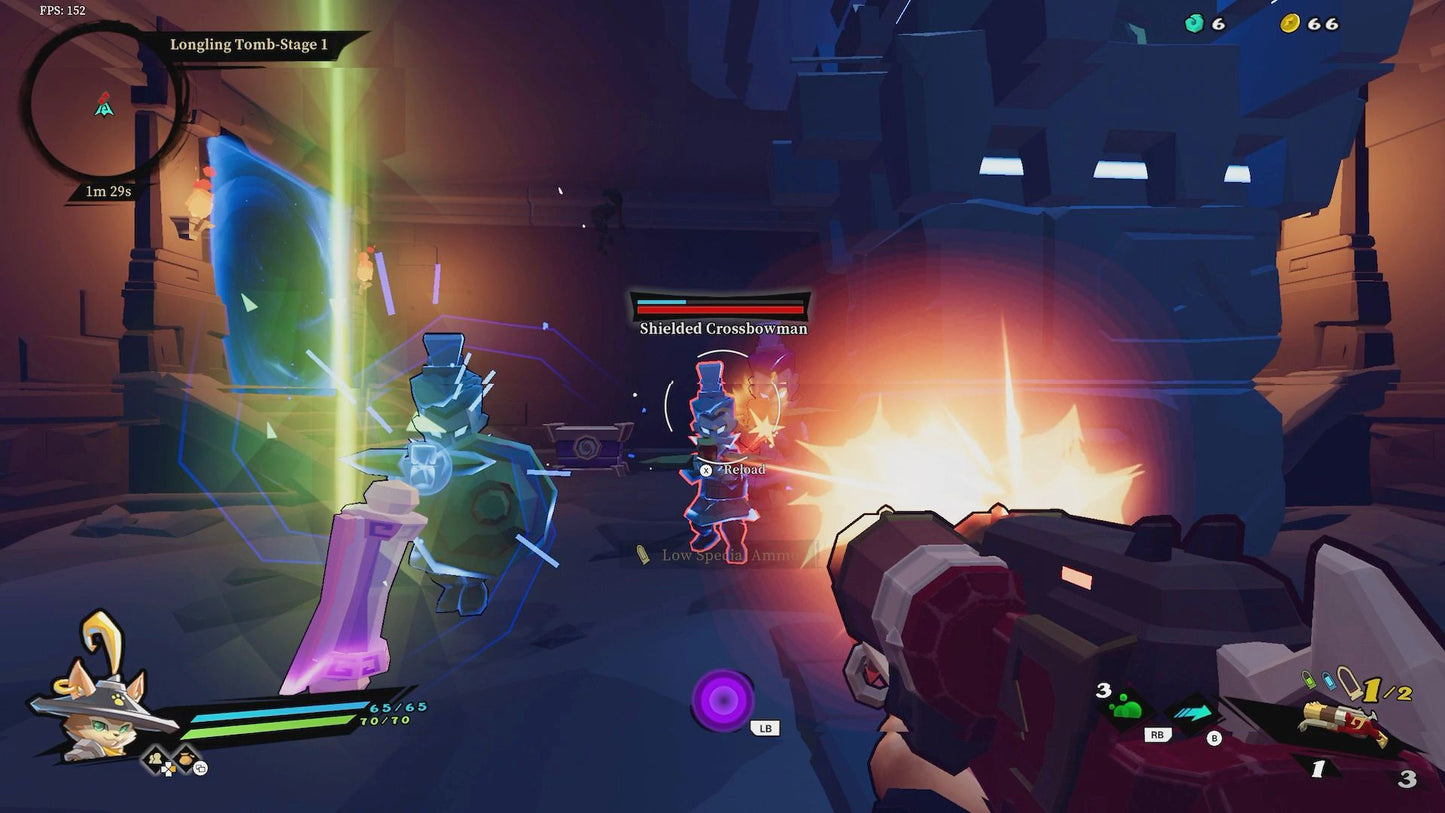Viewport: 1445px width, 813px height.
Task: Open the teammates icon below the portrait
Action: point(157,760)
